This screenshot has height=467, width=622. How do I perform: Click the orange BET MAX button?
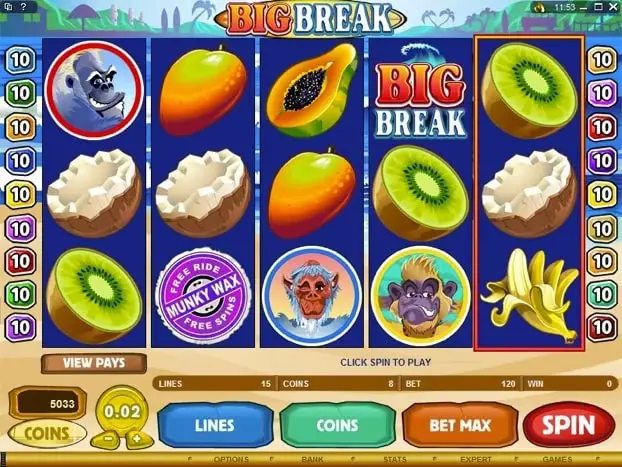(460, 425)
